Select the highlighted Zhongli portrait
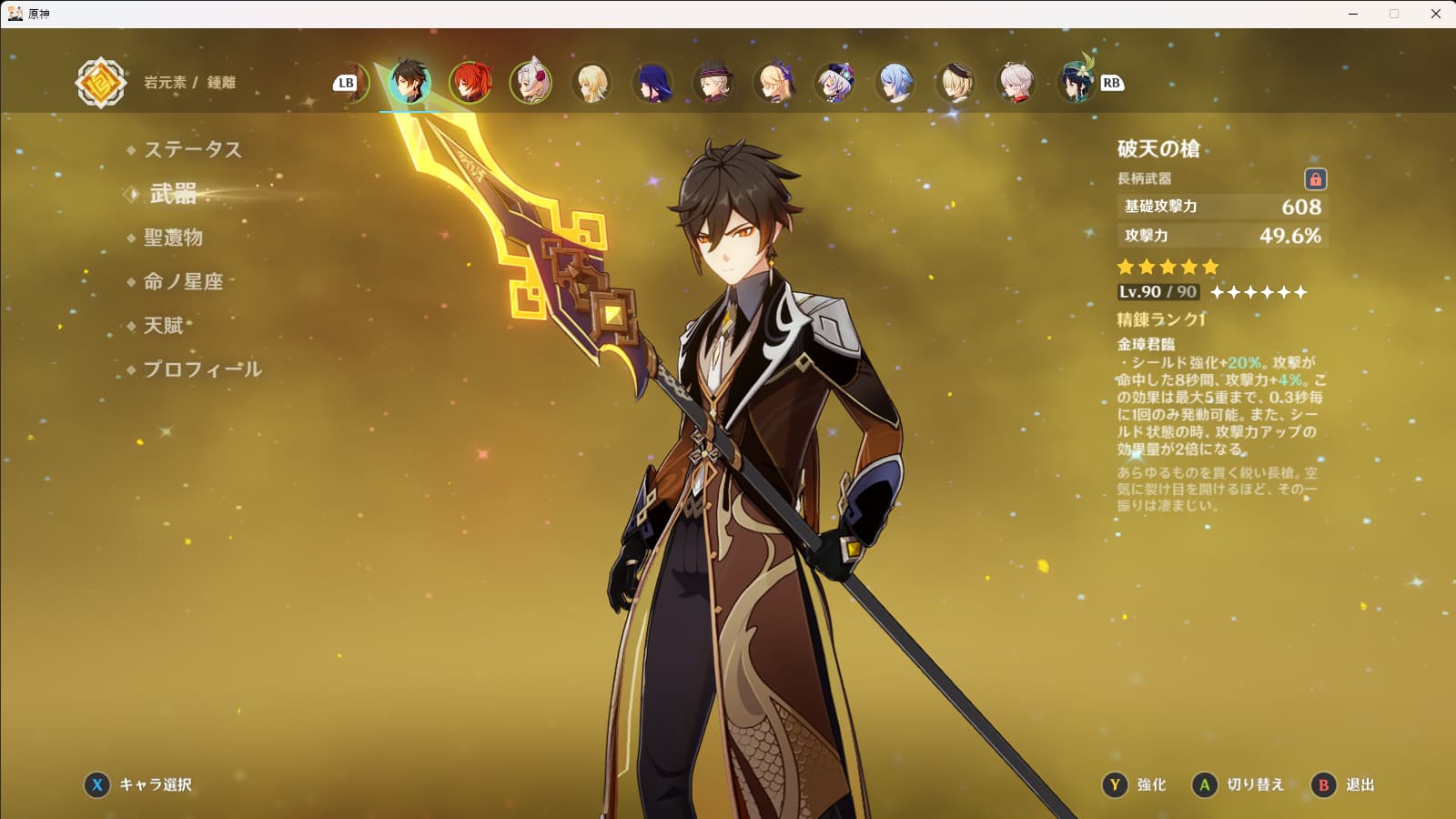Image resolution: width=1456 pixels, height=819 pixels. pyautogui.click(x=409, y=83)
